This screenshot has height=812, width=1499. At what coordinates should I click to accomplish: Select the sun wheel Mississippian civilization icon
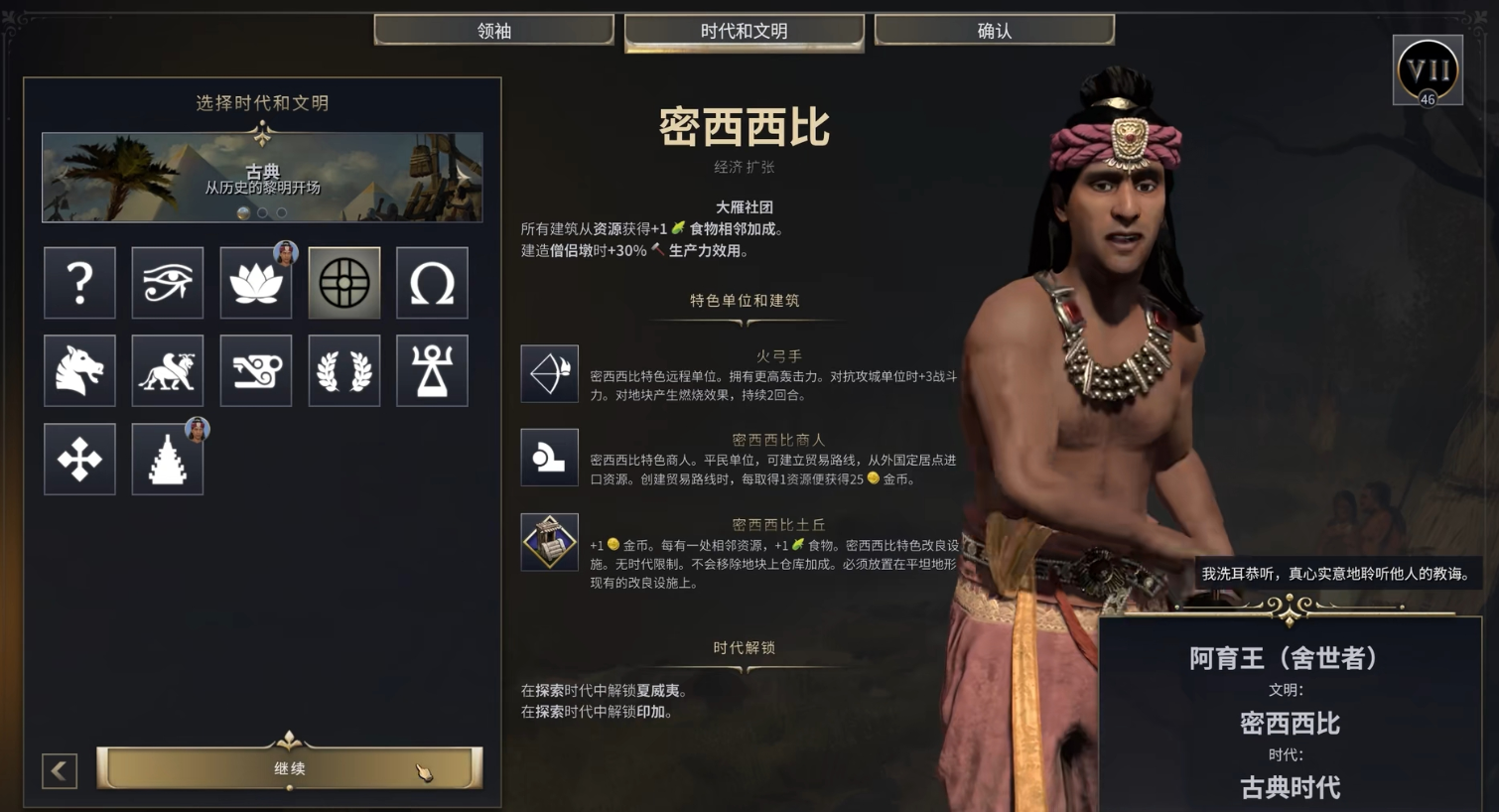pos(343,283)
